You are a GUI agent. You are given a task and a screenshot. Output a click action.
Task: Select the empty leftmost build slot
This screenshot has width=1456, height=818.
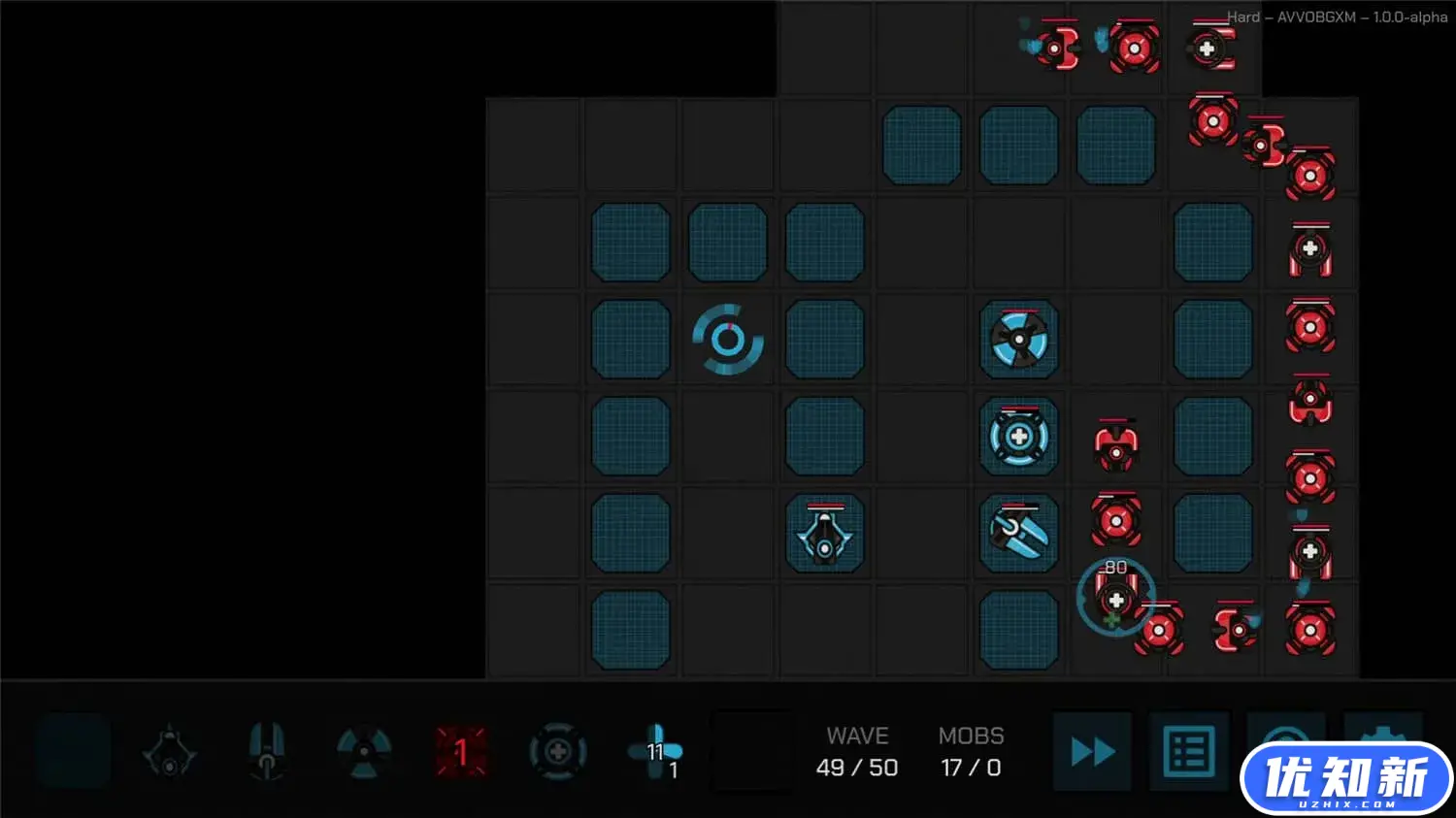(x=73, y=750)
